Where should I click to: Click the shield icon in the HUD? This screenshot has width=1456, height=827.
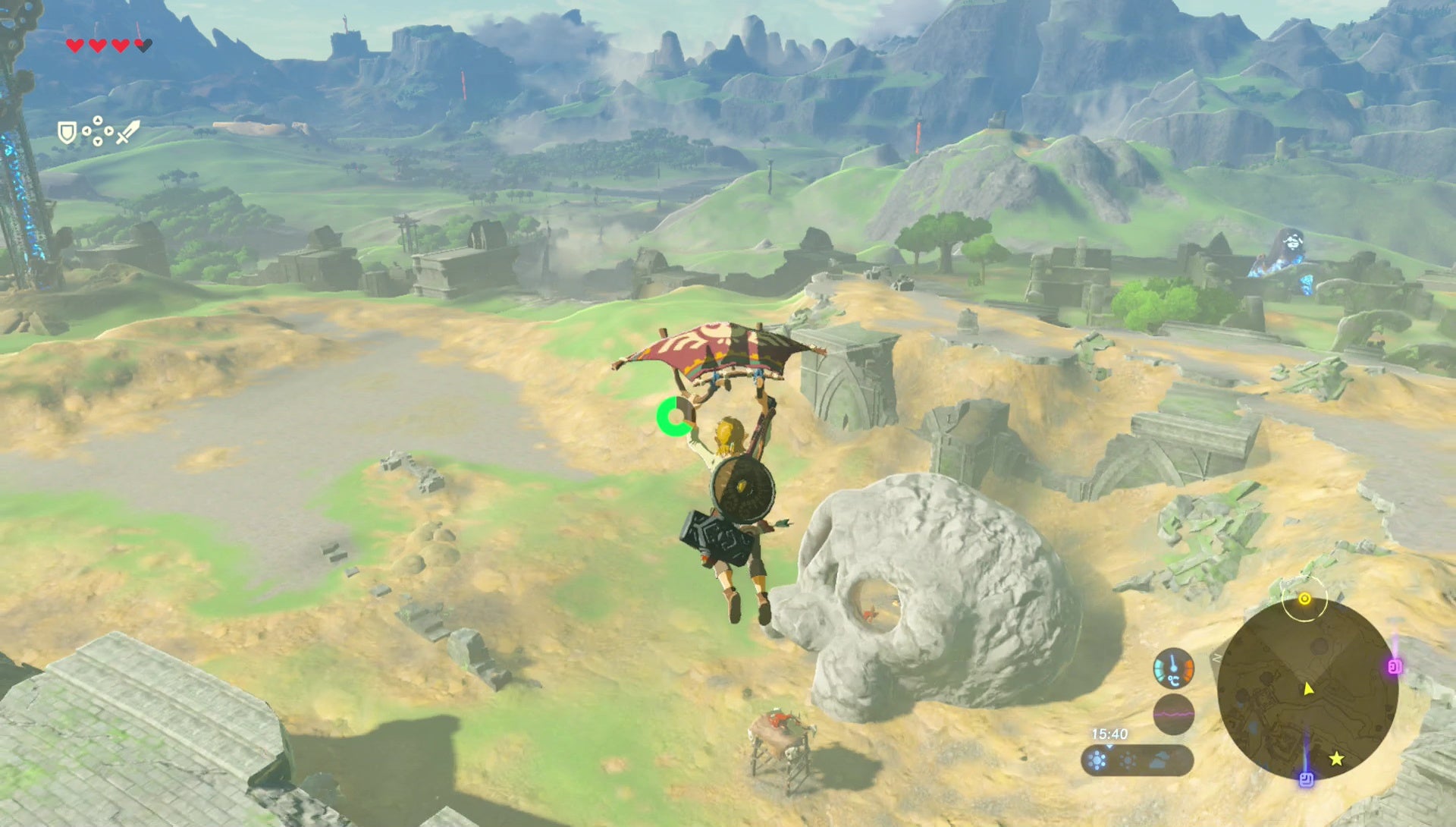(67, 133)
